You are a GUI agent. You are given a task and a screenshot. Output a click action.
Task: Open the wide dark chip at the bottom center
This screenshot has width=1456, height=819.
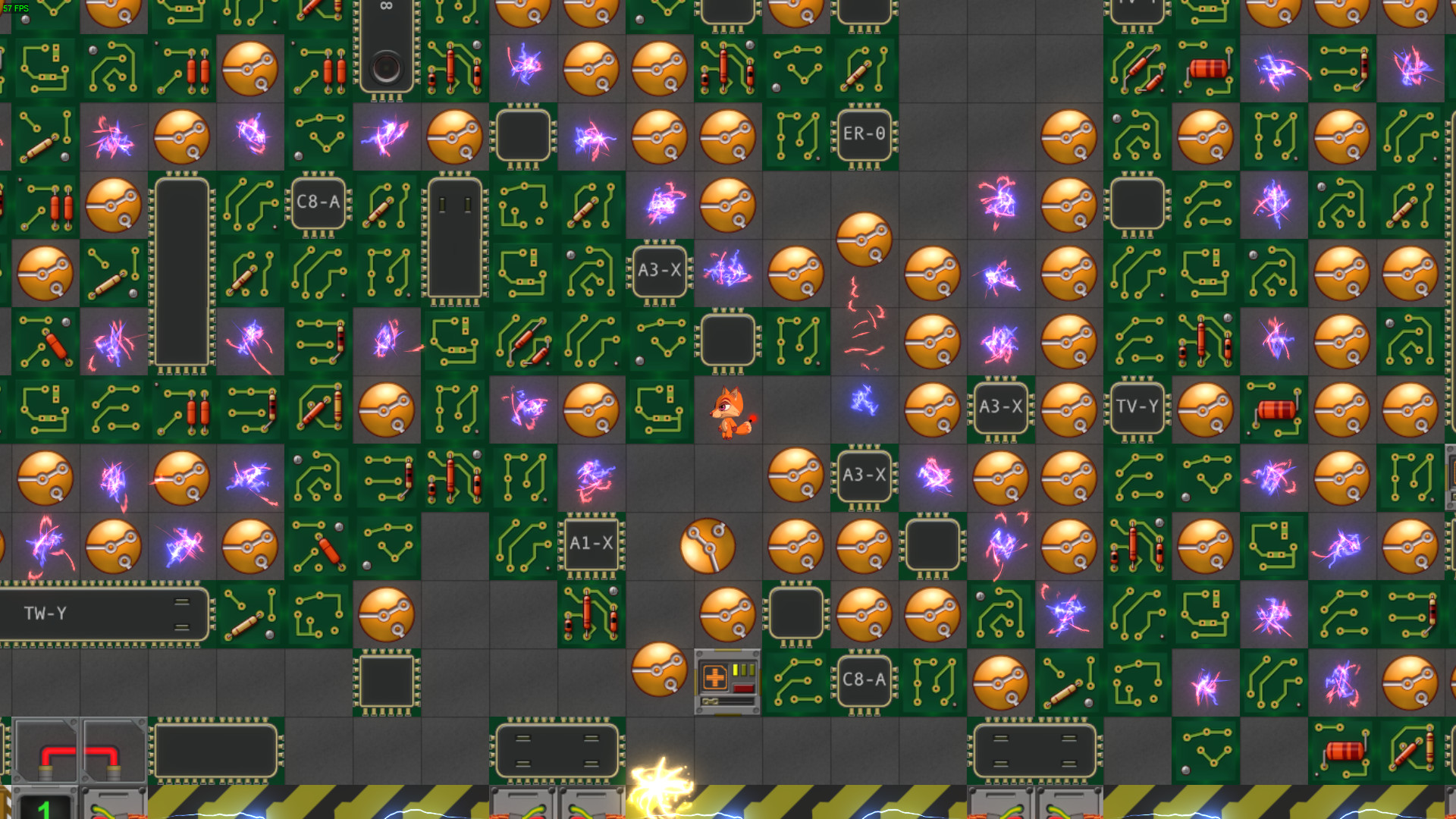(557, 752)
